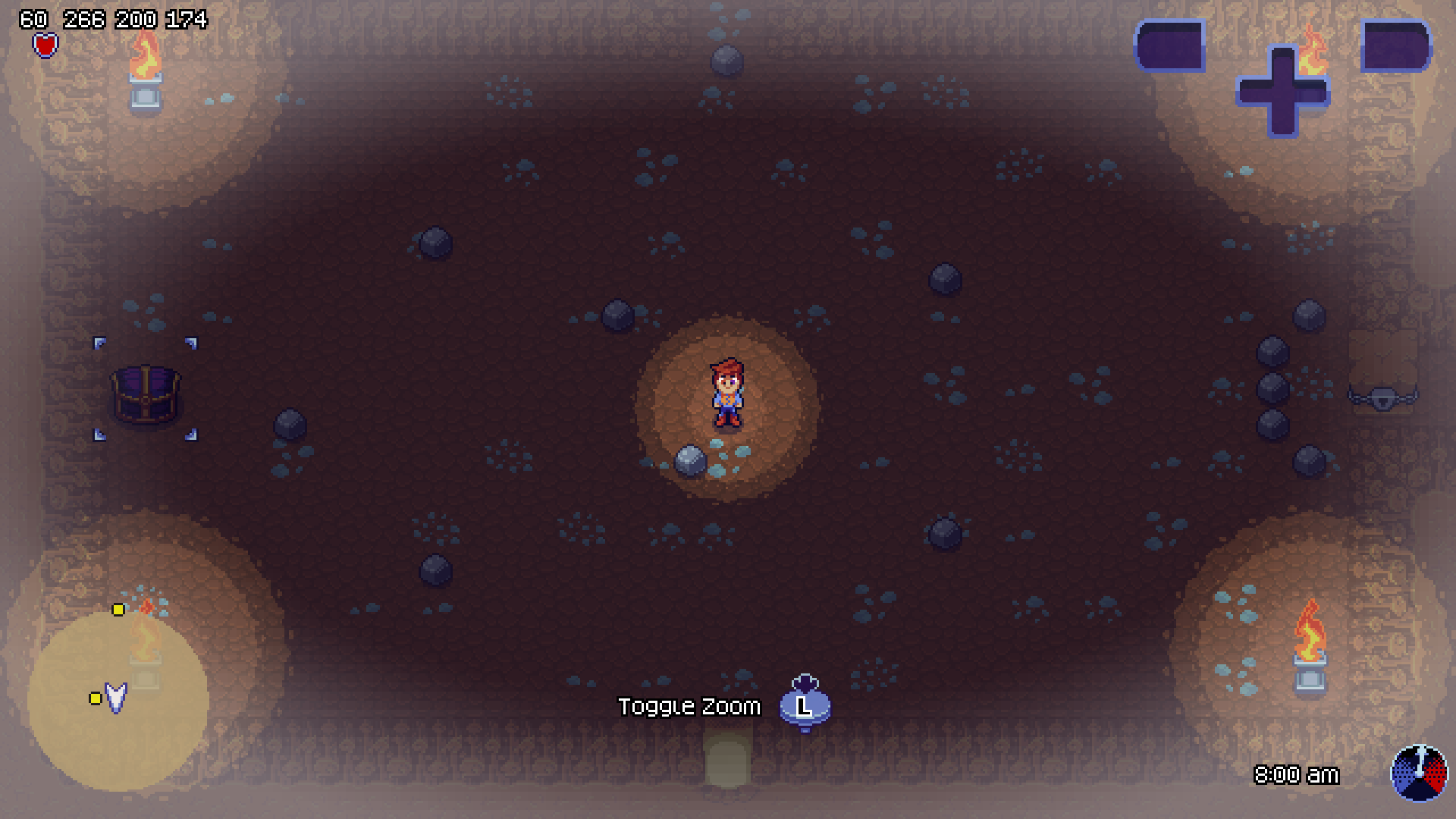The image size is (1456, 819).
Task: Click the circular minimap
Action: tap(118, 700)
